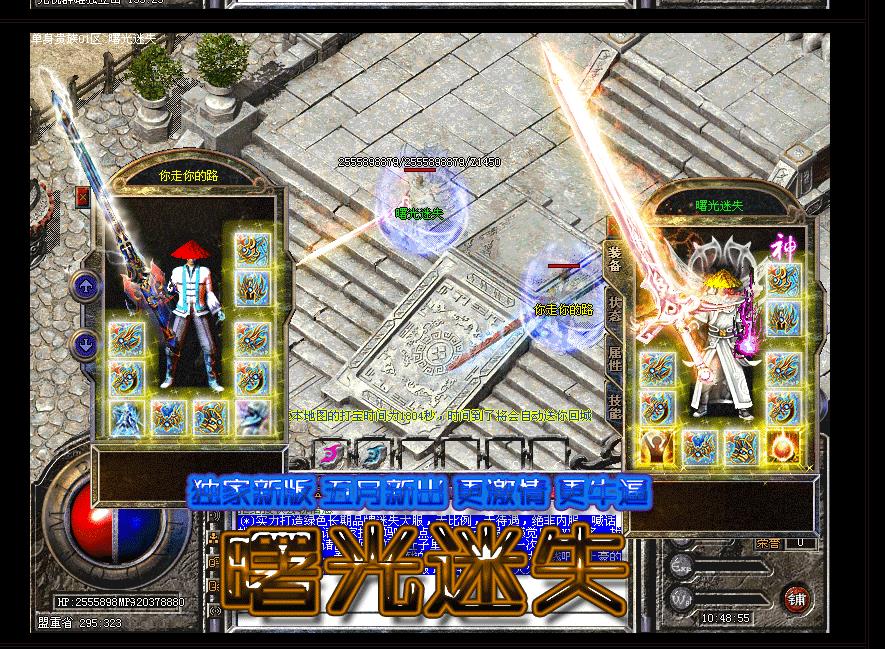The image size is (885, 649).
Task: Activate the pink swirl skill icon
Action: [329, 456]
